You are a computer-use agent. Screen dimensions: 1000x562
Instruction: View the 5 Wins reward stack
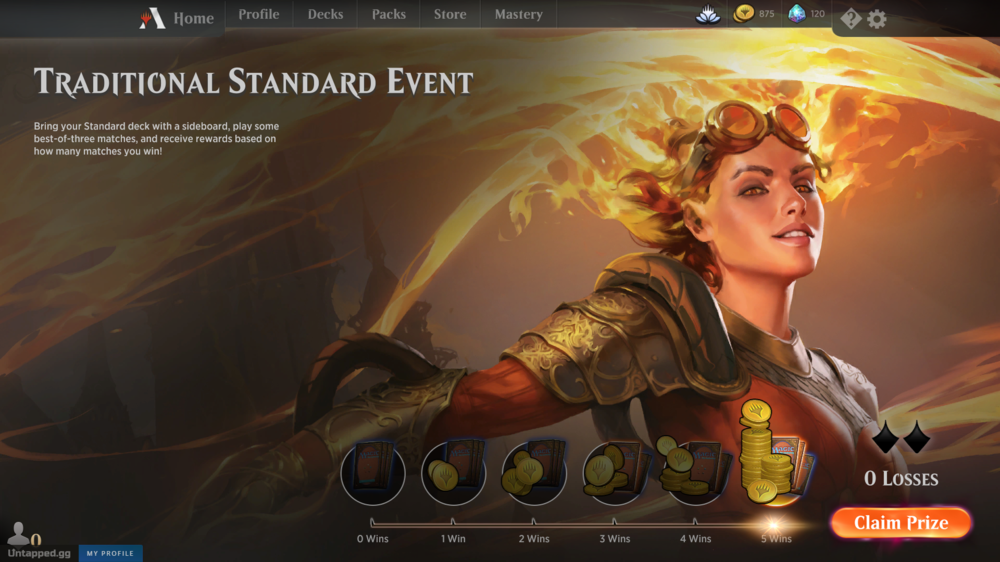tap(774, 455)
